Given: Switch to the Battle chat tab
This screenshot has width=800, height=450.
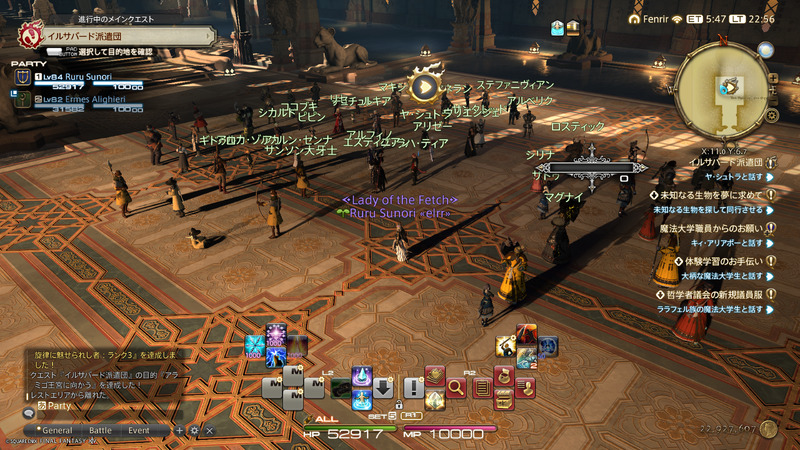Looking at the screenshot, I should (x=101, y=430).
